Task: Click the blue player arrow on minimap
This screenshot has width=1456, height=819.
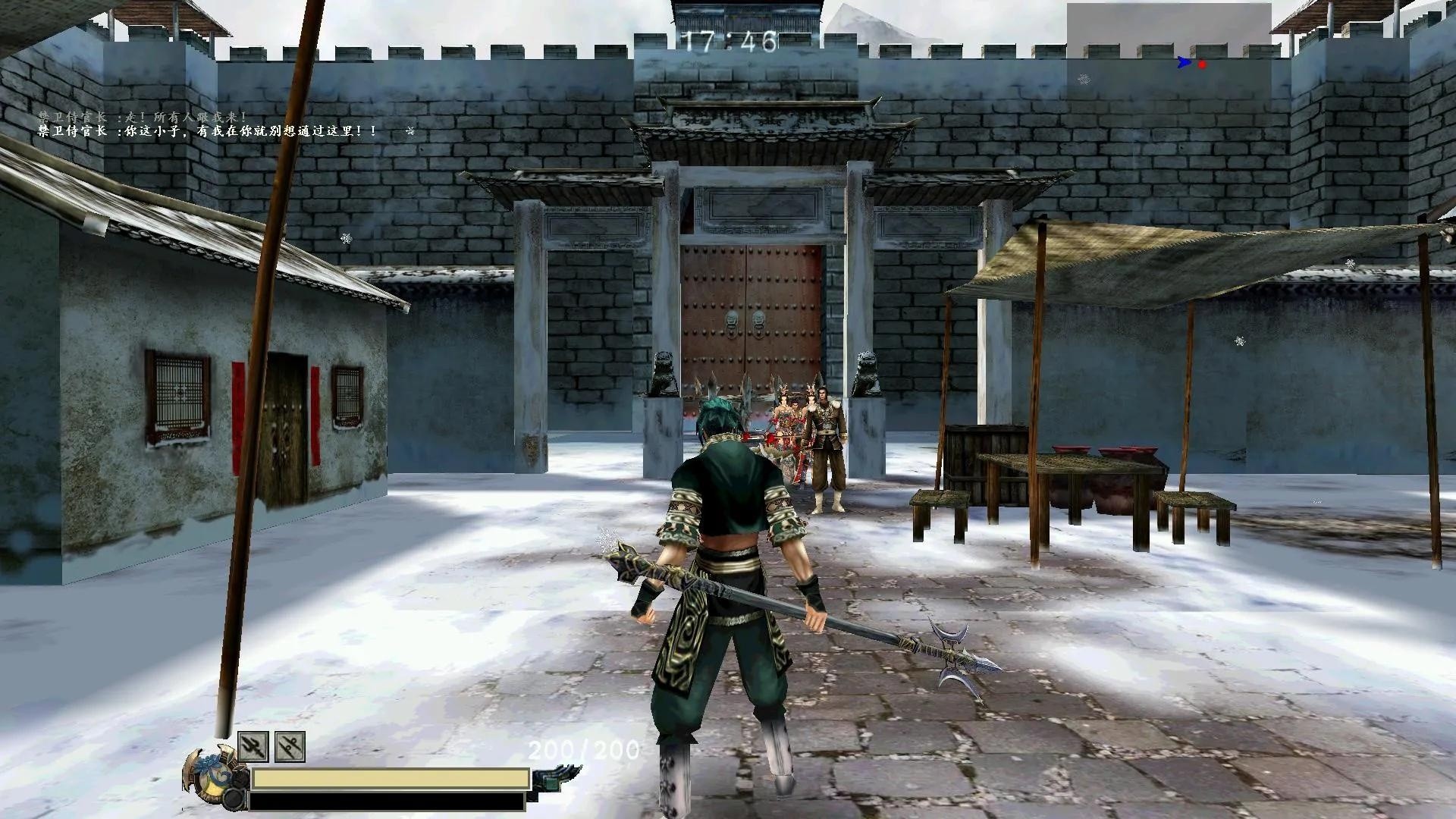Action: [1184, 63]
